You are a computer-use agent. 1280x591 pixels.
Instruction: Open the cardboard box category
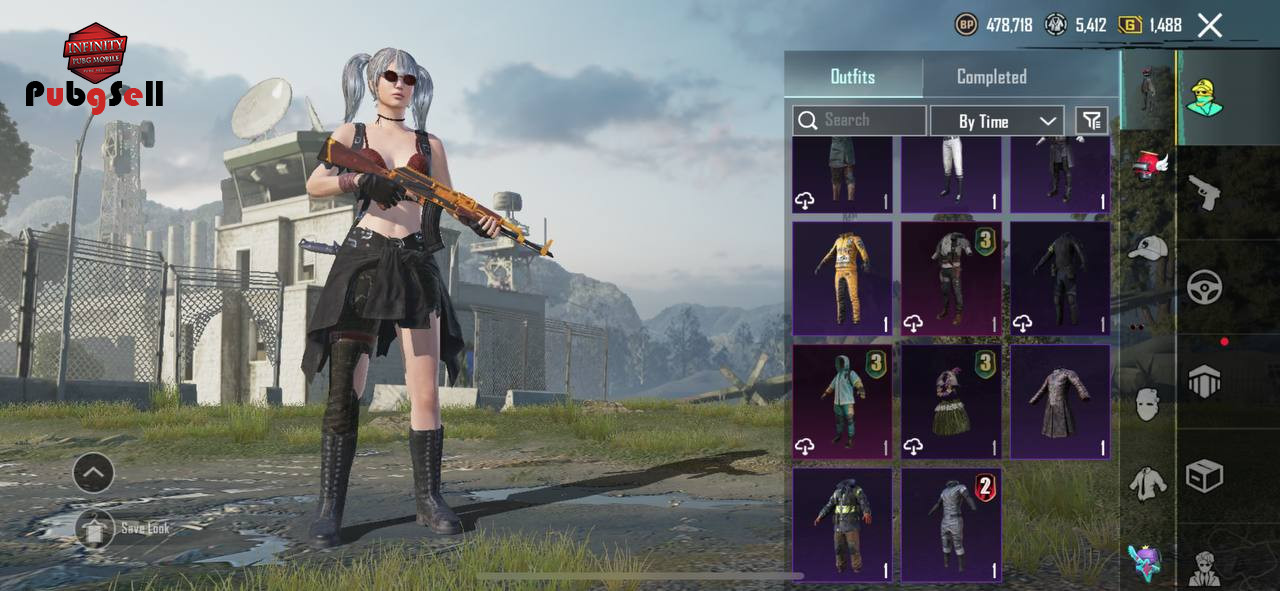click(1204, 476)
